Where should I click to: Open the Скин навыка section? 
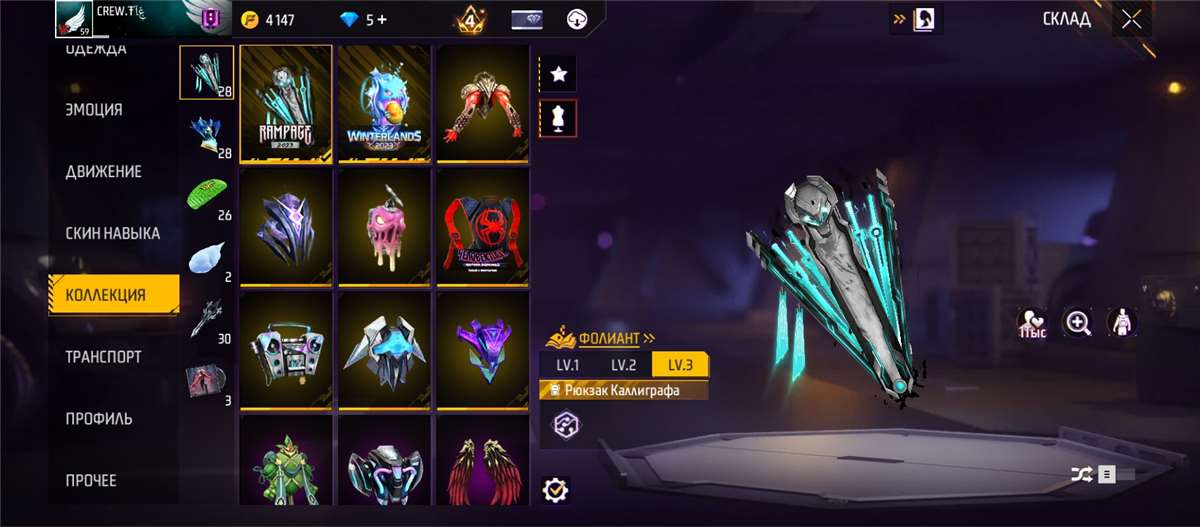tap(112, 234)
